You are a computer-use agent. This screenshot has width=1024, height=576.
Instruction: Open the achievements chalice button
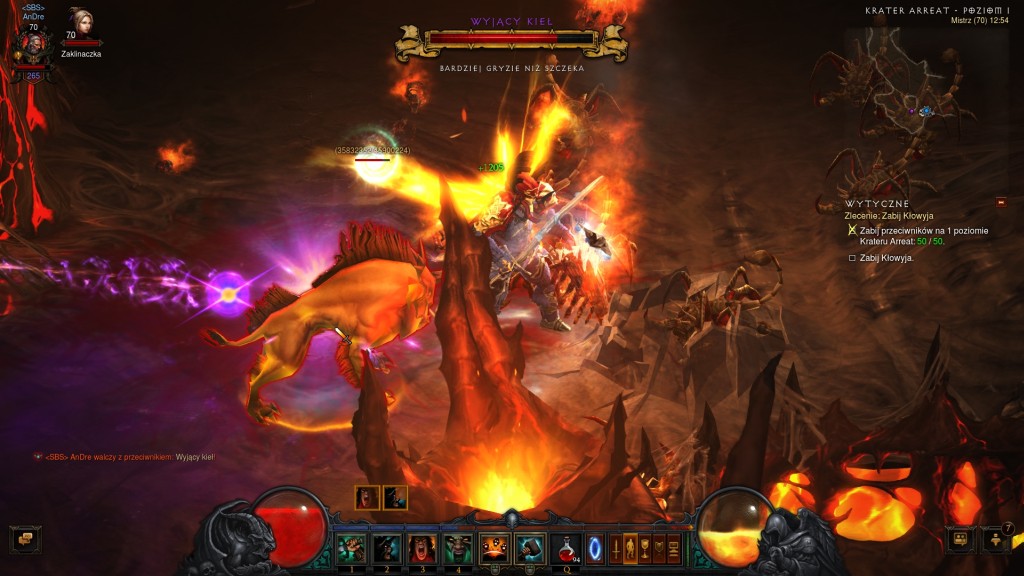tap(645, 548)
